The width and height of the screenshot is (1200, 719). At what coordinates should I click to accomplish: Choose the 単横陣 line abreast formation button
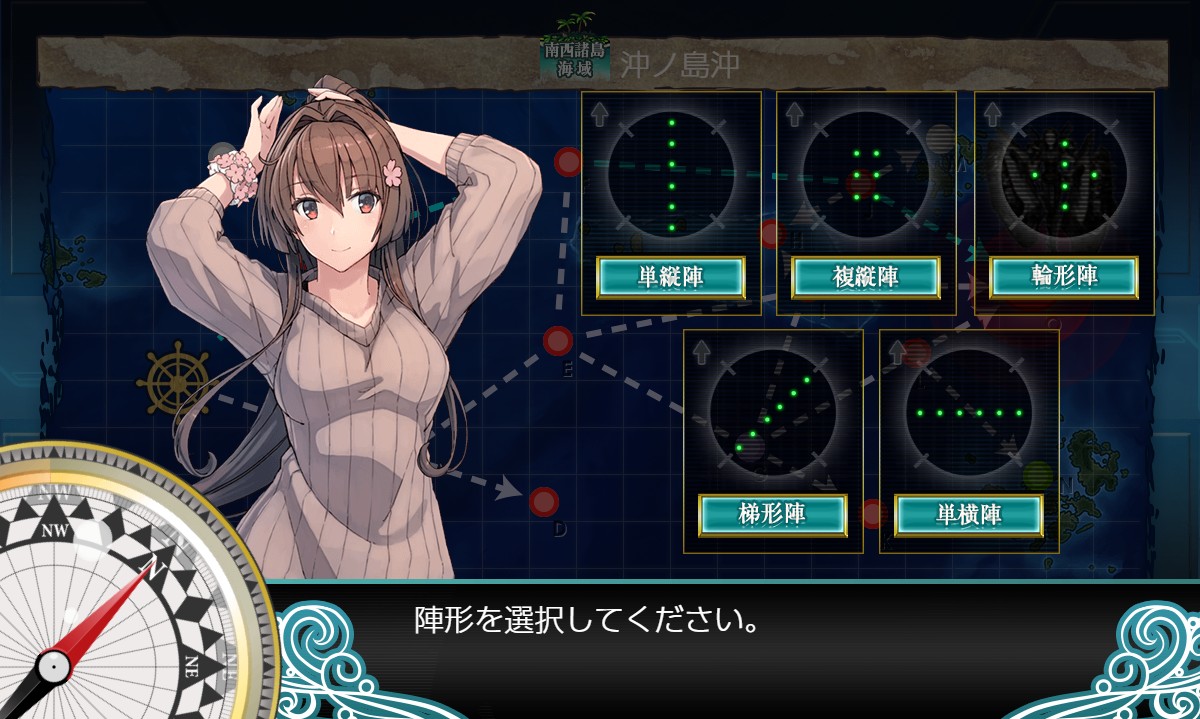[969, 514]
